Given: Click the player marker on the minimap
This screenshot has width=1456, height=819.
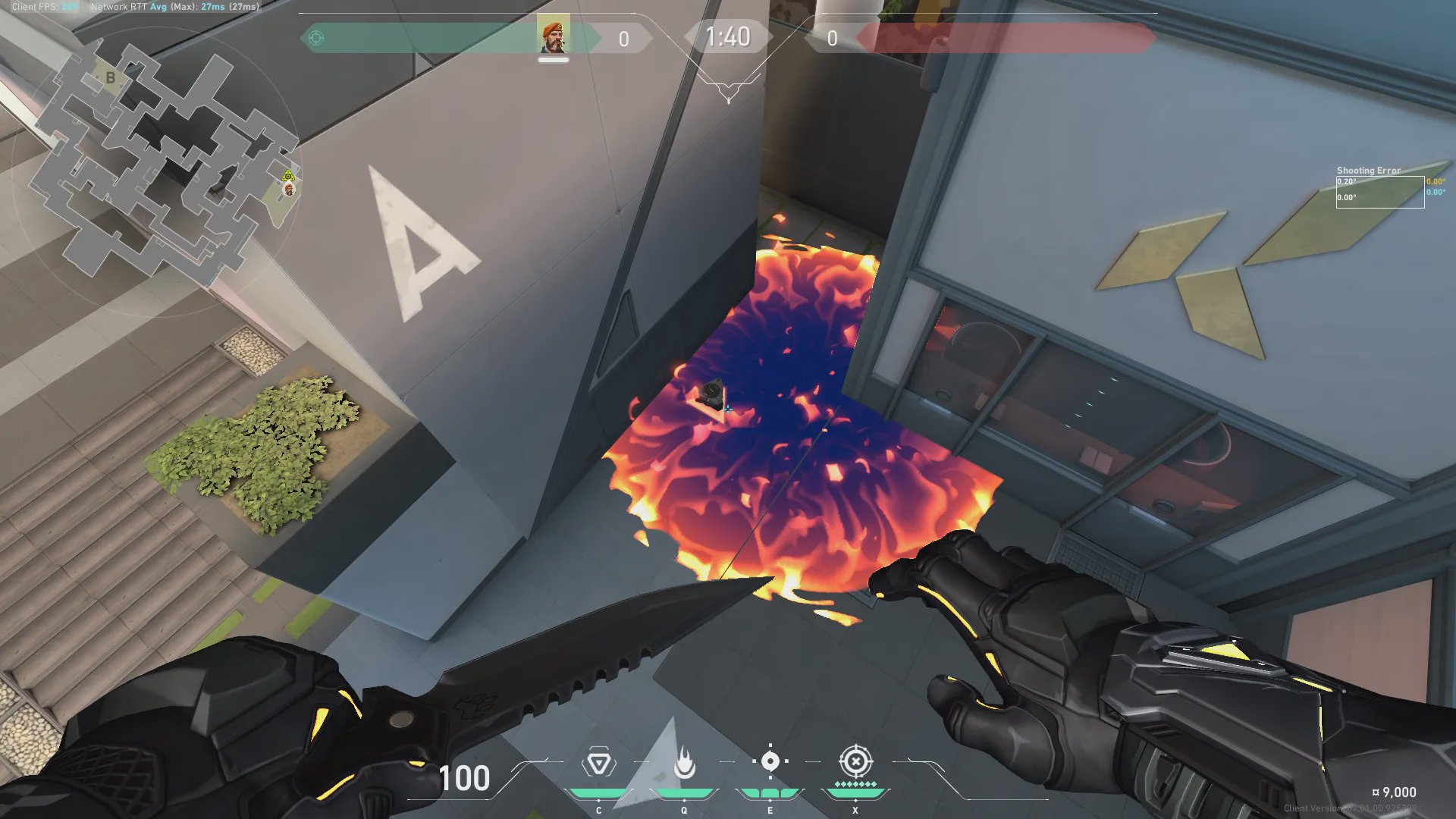Looking at the screenshot, I should click(289, 189).
